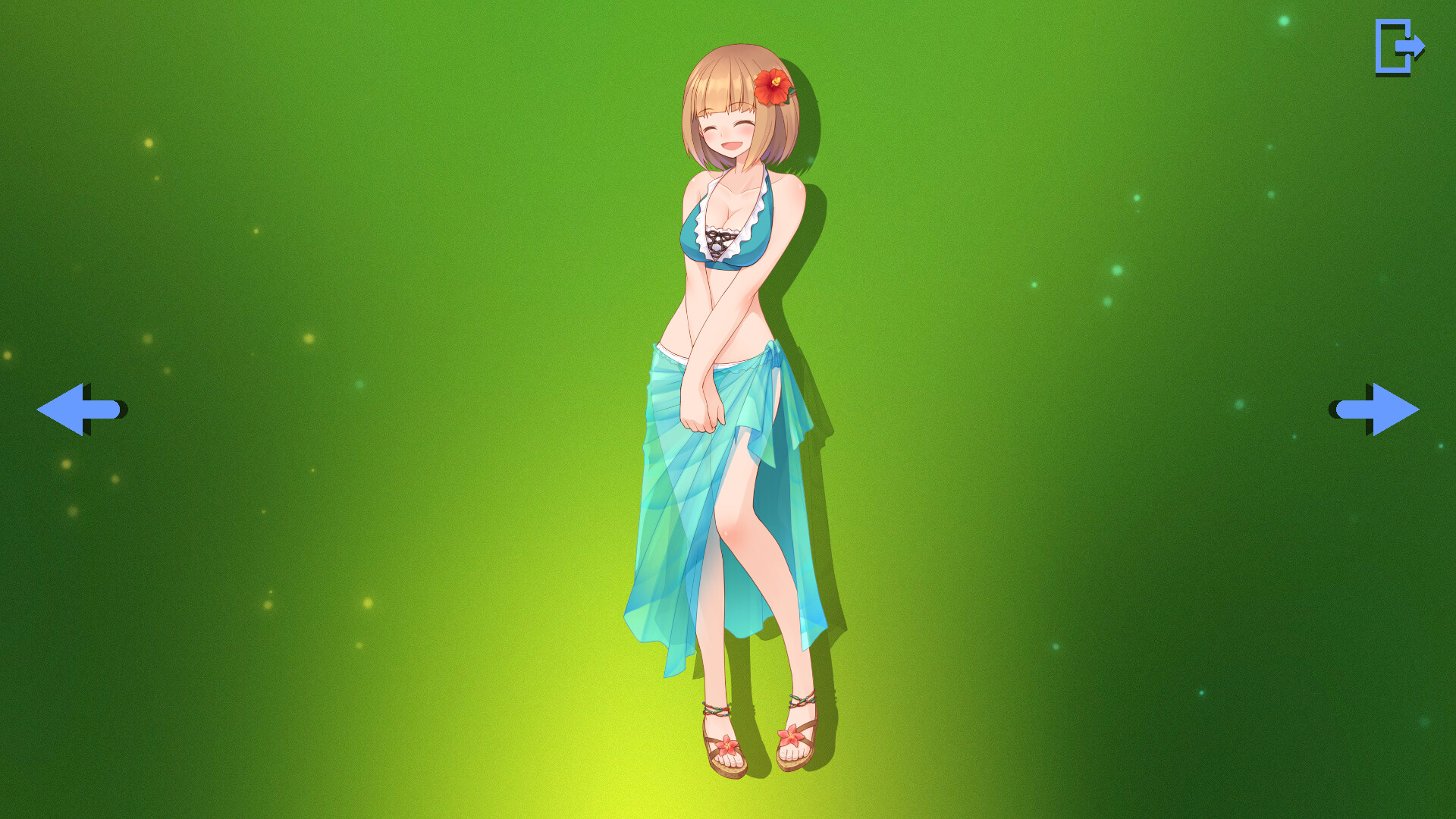This screenshot has height=819, width=1456.
Task: Advance to the next image with the arrow
Action: click(x=1376, y=409)
